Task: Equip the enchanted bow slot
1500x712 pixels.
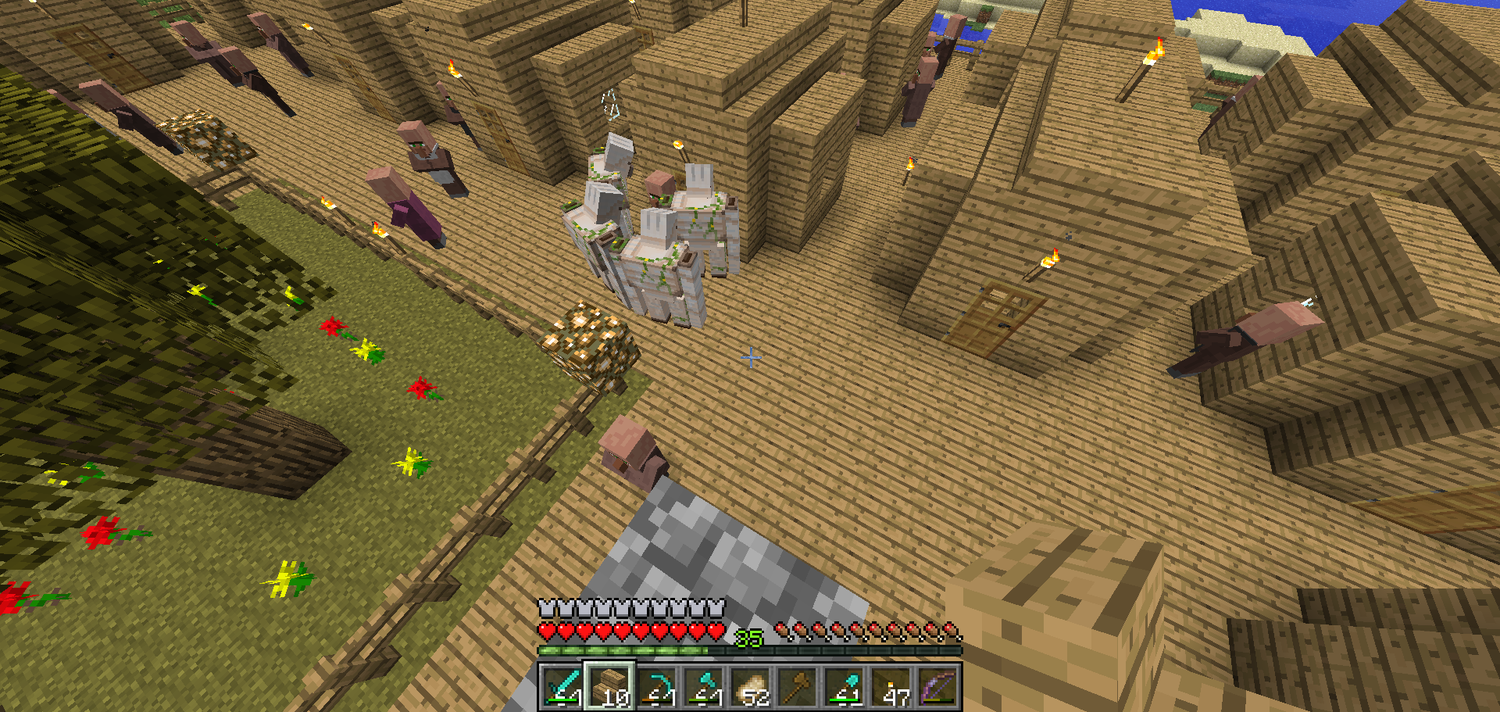Action: pyautogui.click(x=940, y=687)
